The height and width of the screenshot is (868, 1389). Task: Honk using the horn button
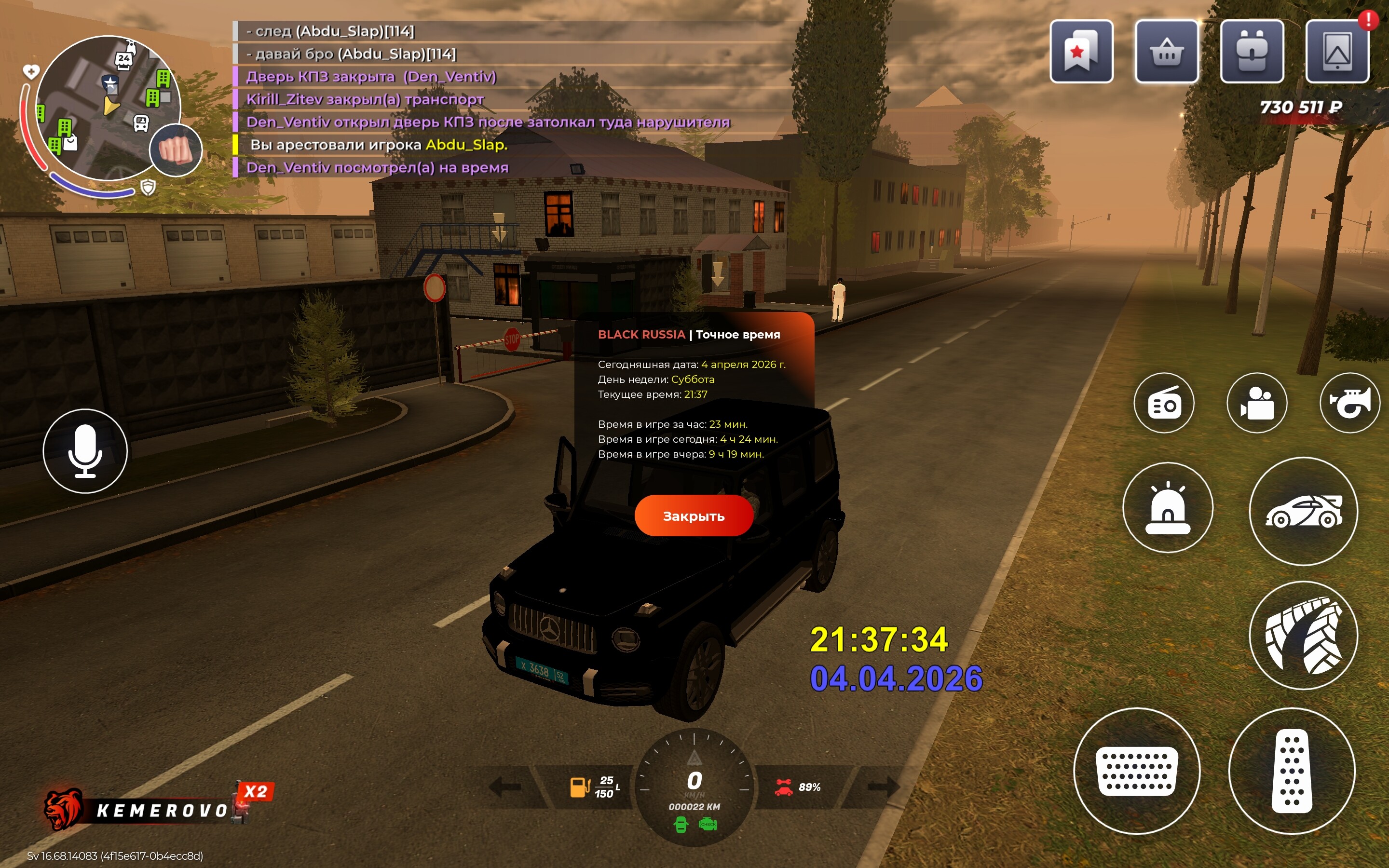1349,403
